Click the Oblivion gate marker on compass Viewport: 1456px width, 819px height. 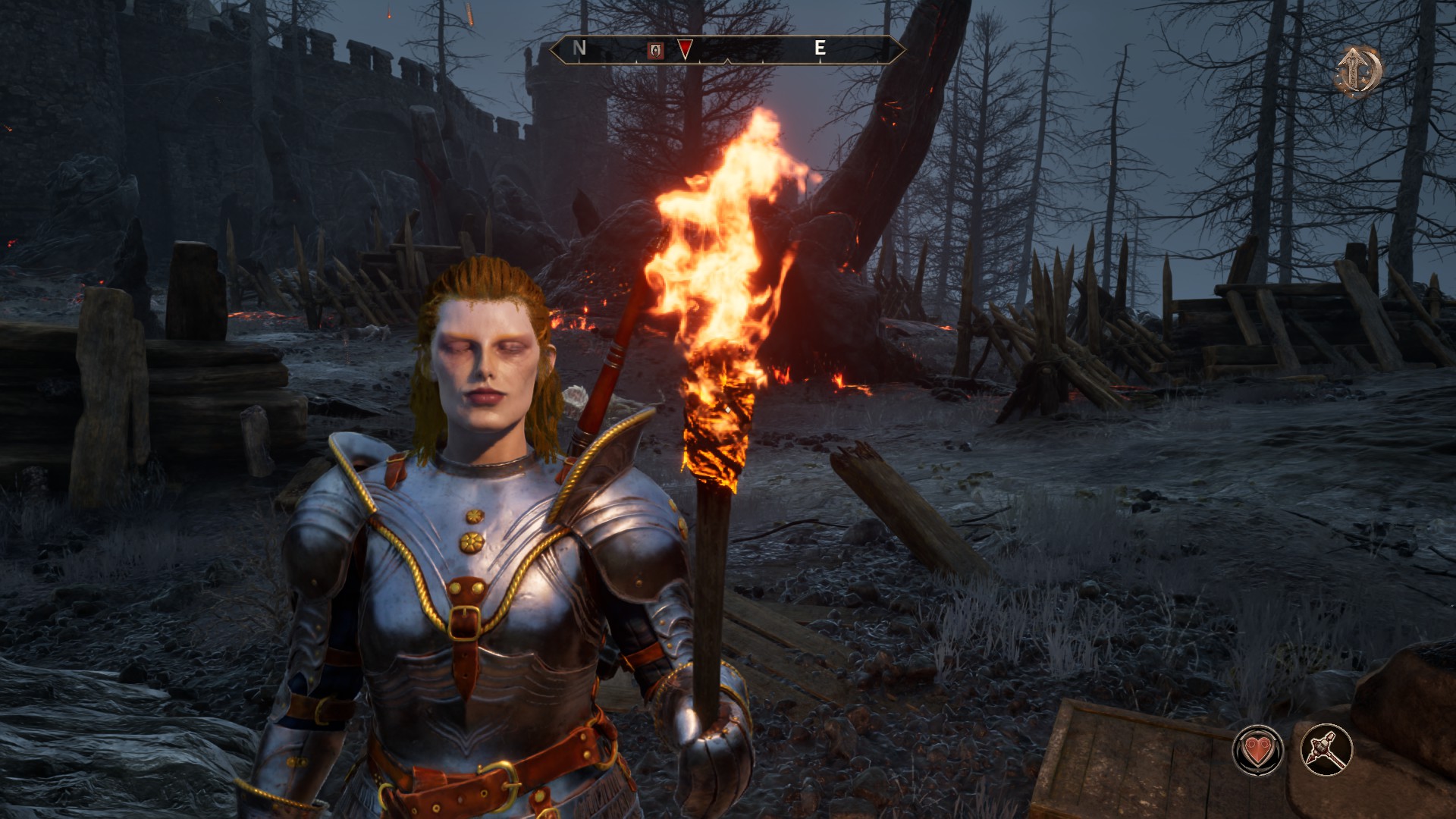tap(655, 50)
